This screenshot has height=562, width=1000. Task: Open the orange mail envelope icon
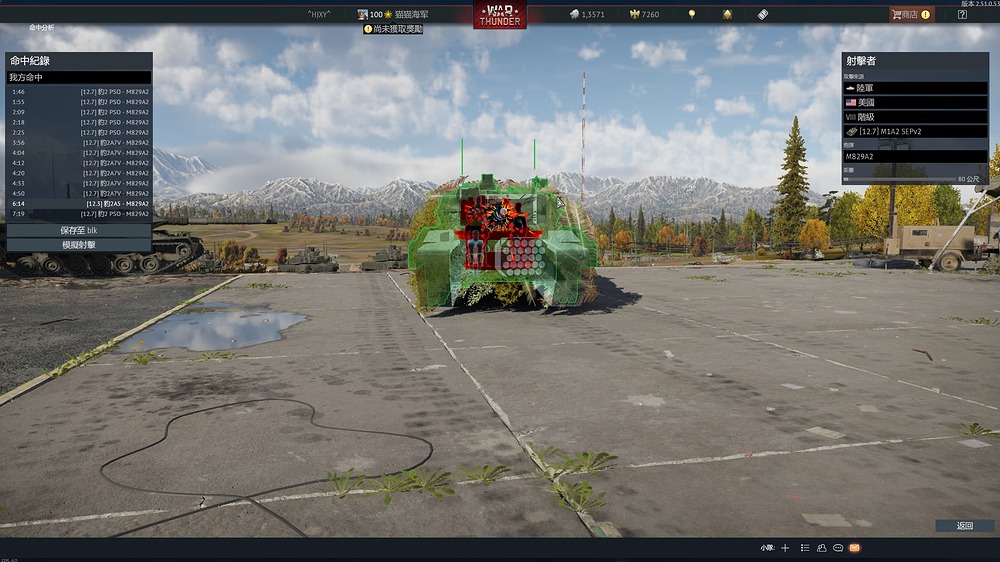click(x=854, y=548)
